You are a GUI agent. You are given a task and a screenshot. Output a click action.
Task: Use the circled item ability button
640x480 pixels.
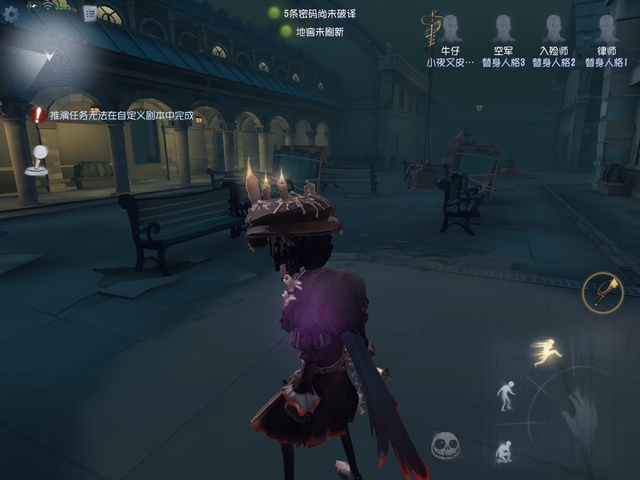[x=602, y=292]
